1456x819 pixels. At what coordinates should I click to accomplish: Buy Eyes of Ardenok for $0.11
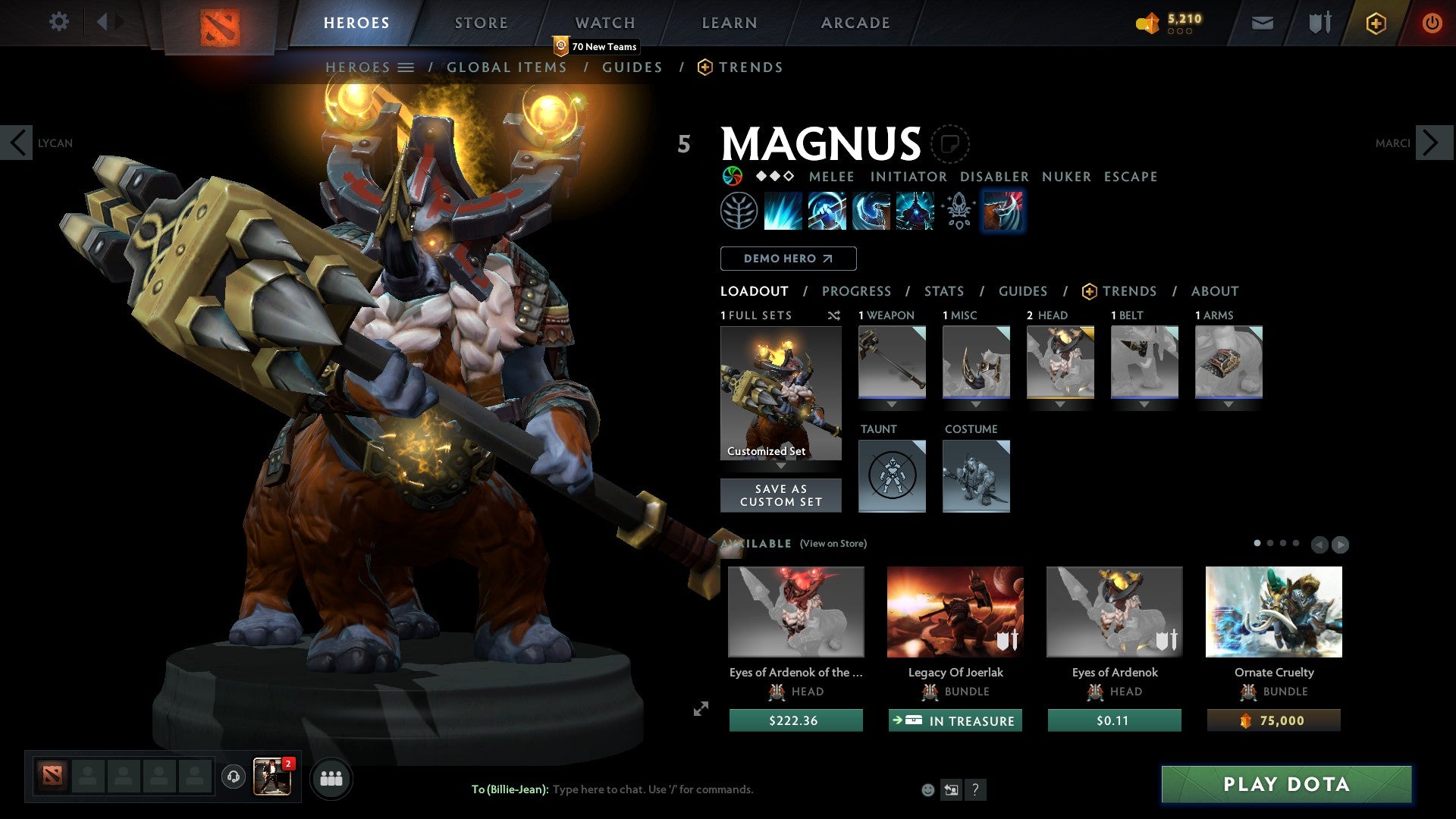1114,720
